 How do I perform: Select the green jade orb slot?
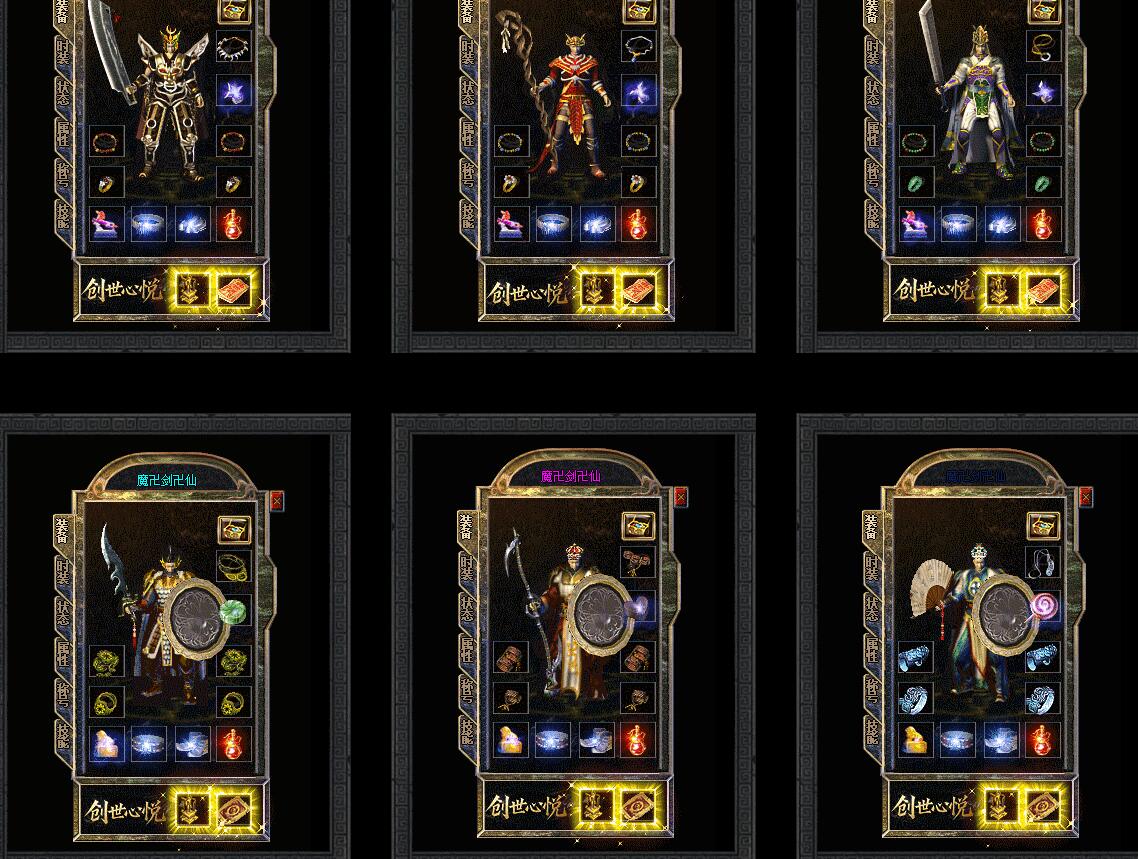[x=233, y=611]
